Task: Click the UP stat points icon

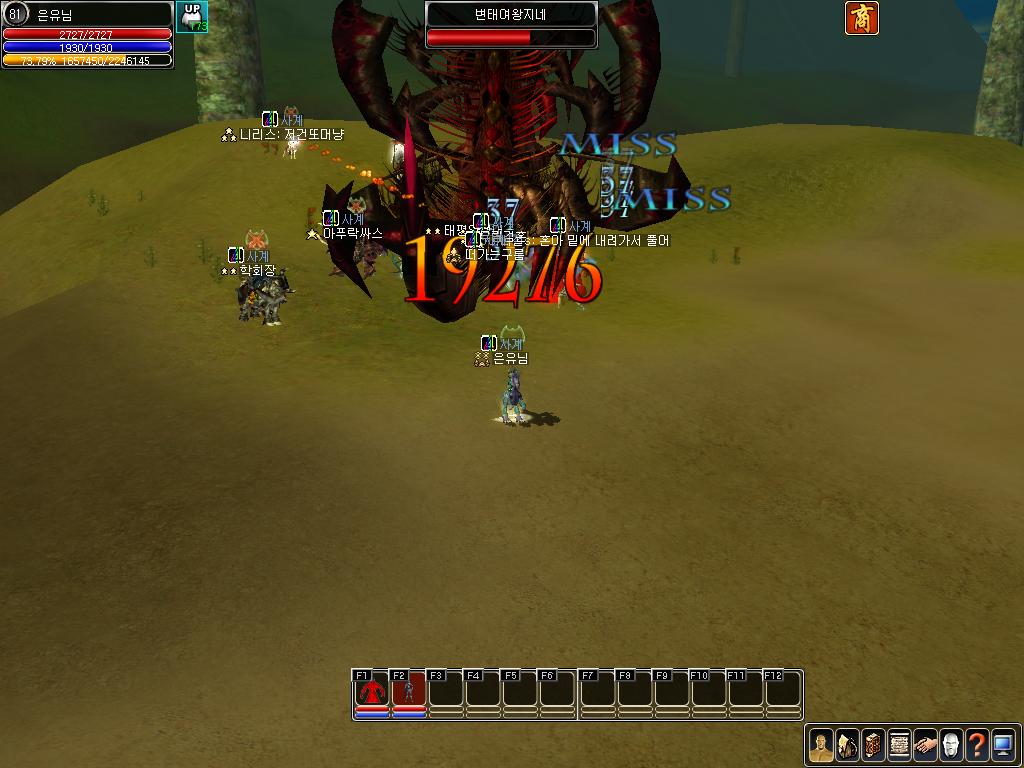Action: pos(192,17)
